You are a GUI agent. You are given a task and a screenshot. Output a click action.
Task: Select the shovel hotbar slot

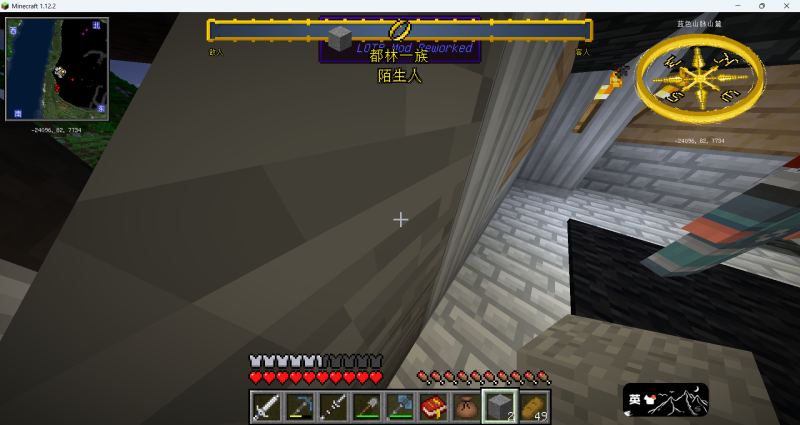click(x=366, y=406)
